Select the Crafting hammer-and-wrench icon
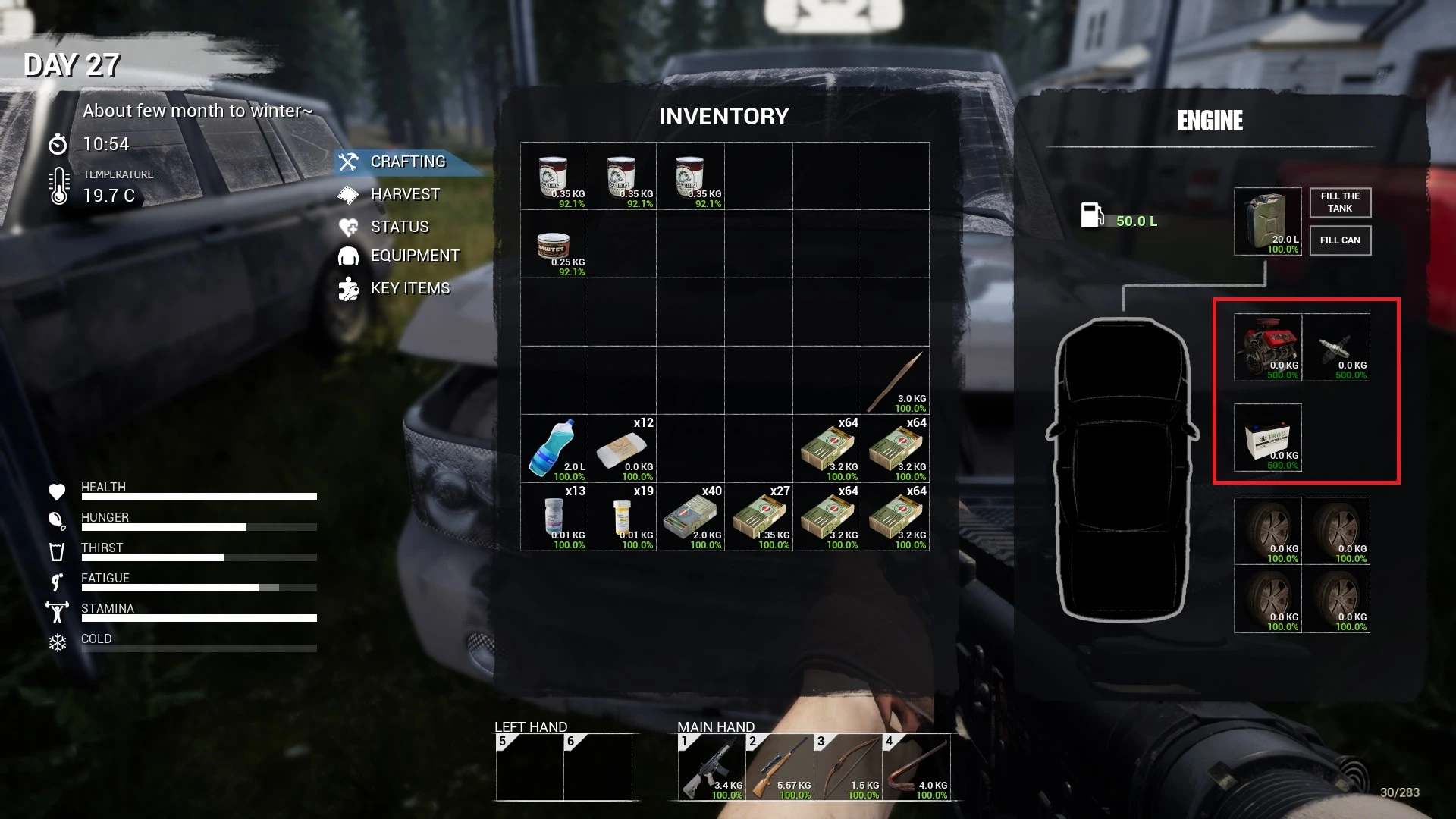1456x819 pixels. coord(350,162)
